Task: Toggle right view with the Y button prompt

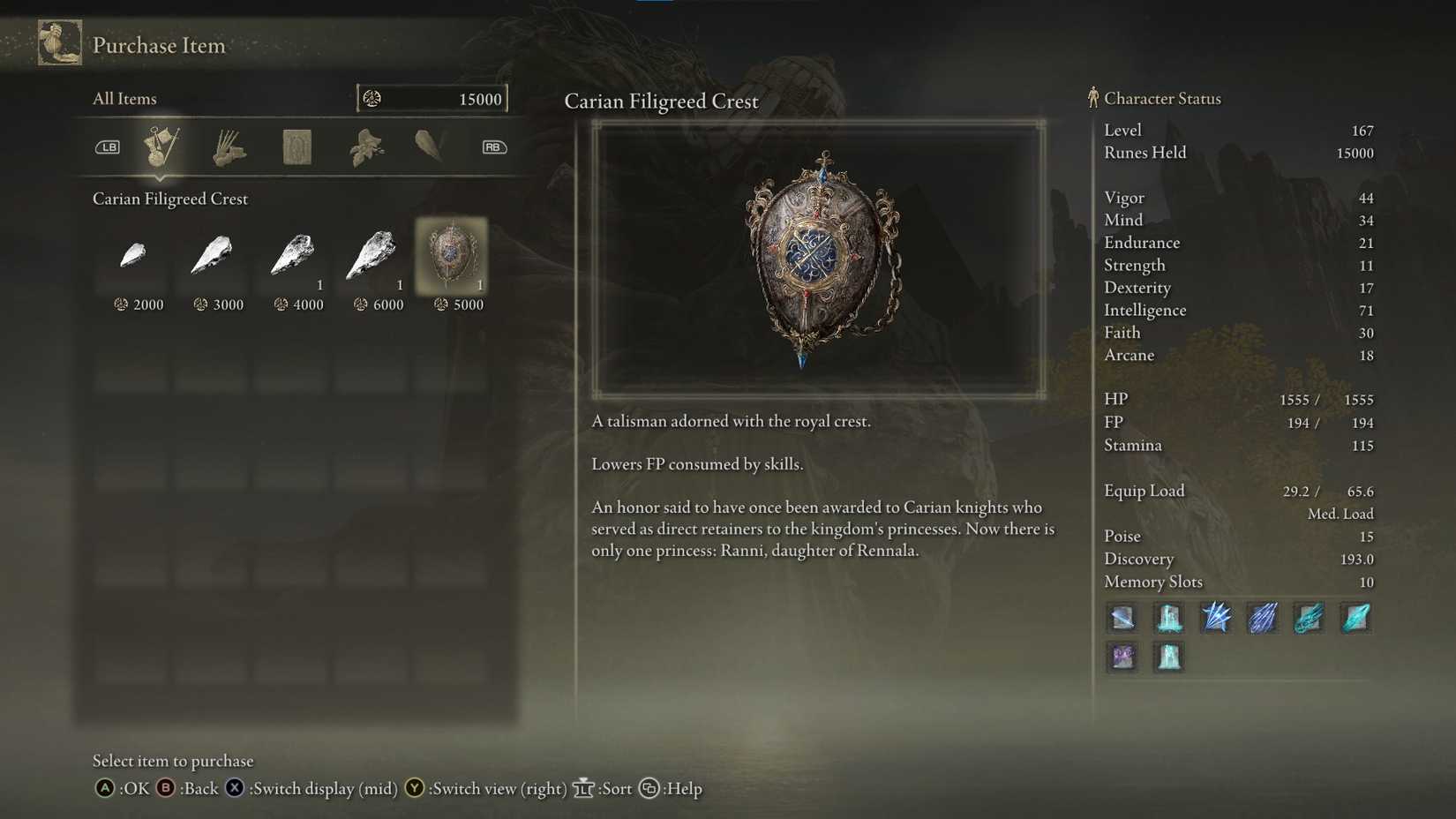Action: coord(415,788)
